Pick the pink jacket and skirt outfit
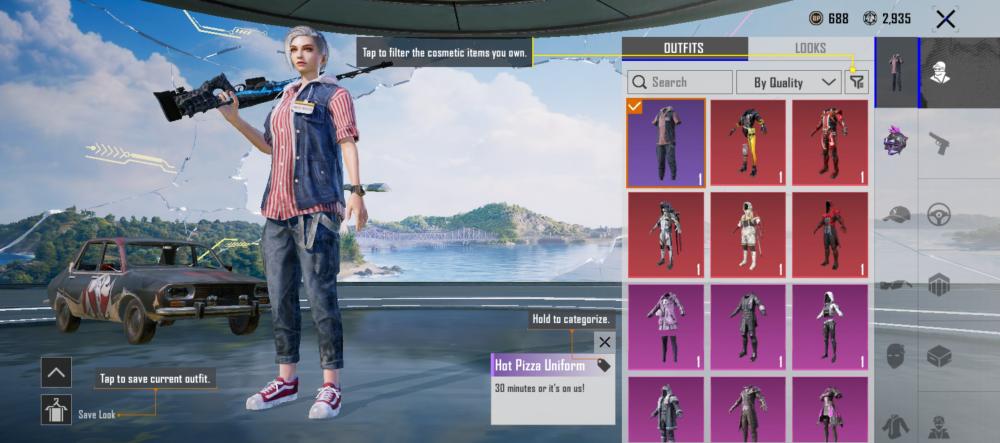Image resolution: width=1000 pixels, height=443 pixels. coord(665,327)
